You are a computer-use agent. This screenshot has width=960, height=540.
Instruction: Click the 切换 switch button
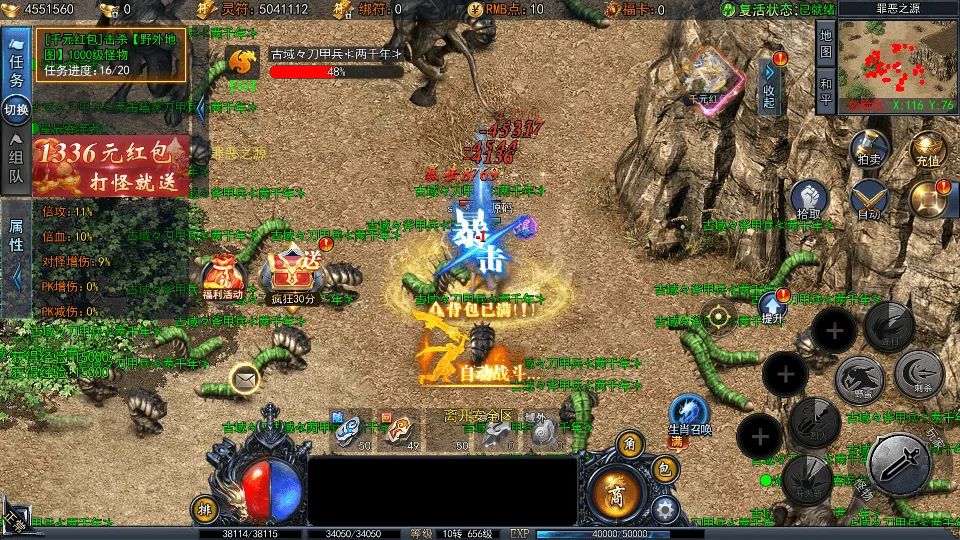pyautogui.click(x=16, y=109)
